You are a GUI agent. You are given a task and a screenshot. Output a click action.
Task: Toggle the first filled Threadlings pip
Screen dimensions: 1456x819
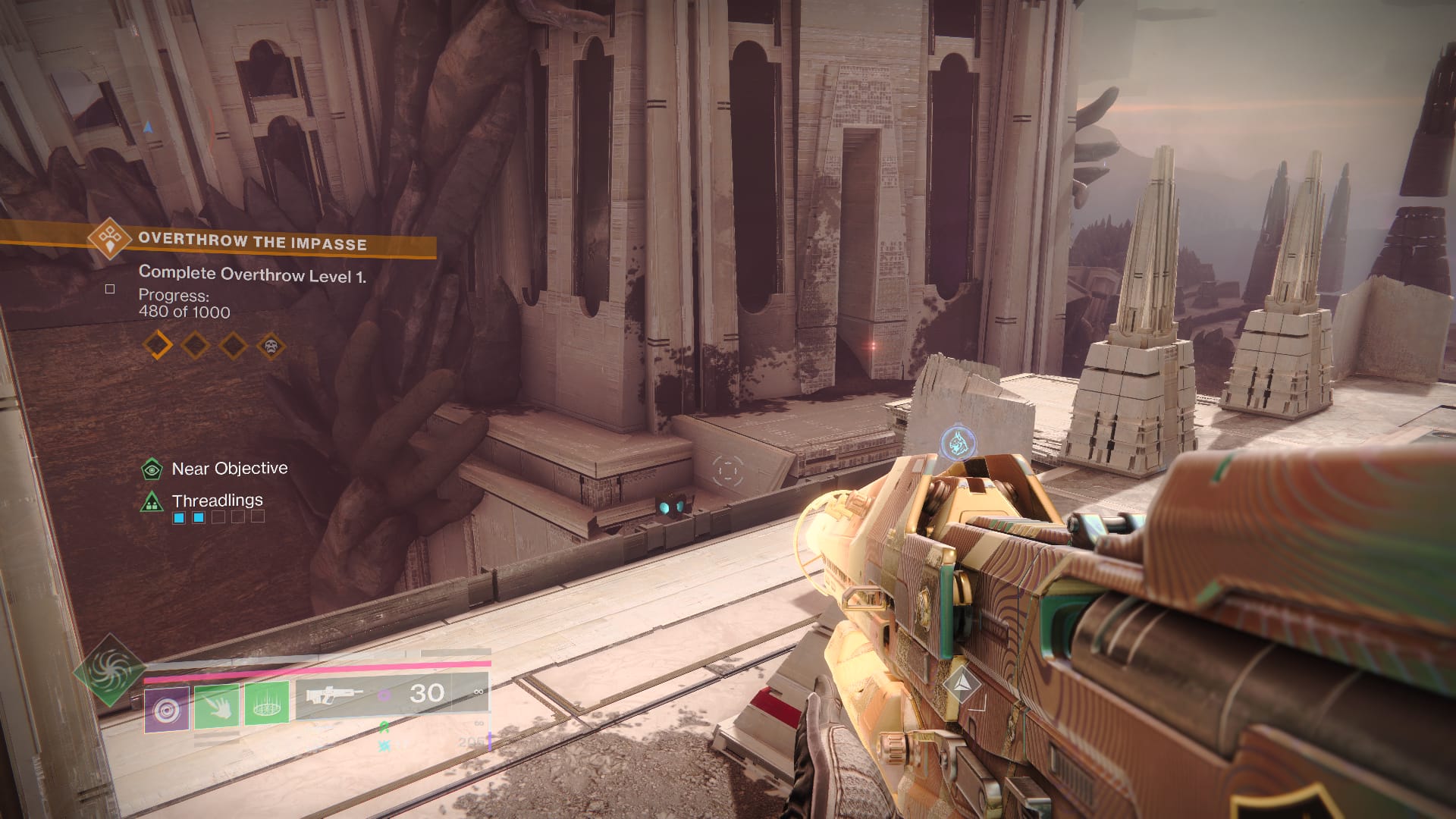coord(177,519)
